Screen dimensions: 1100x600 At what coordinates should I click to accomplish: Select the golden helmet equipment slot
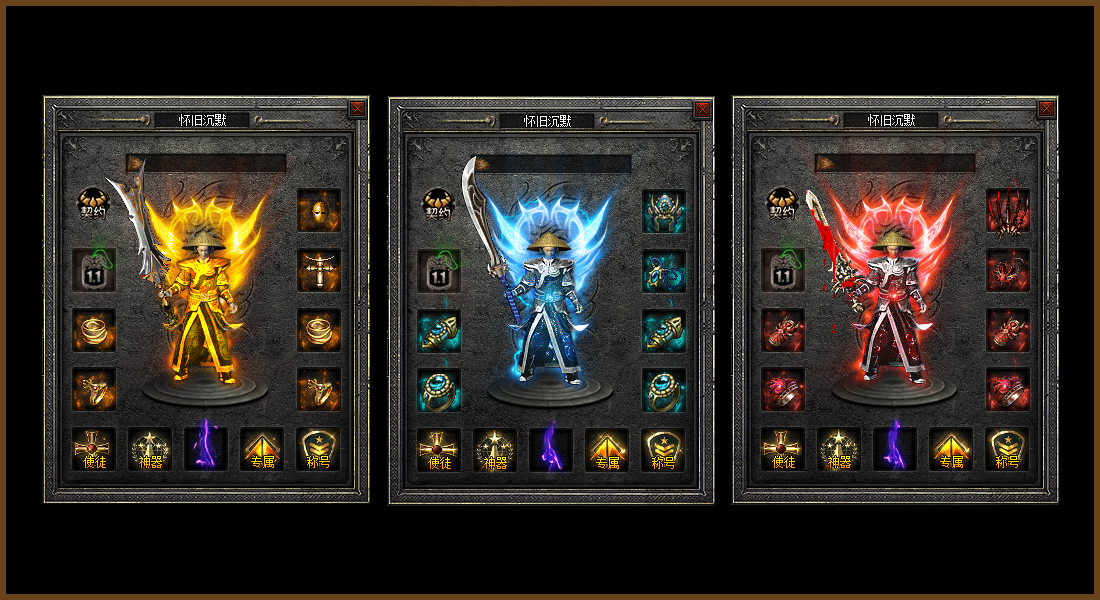point(319,211)
